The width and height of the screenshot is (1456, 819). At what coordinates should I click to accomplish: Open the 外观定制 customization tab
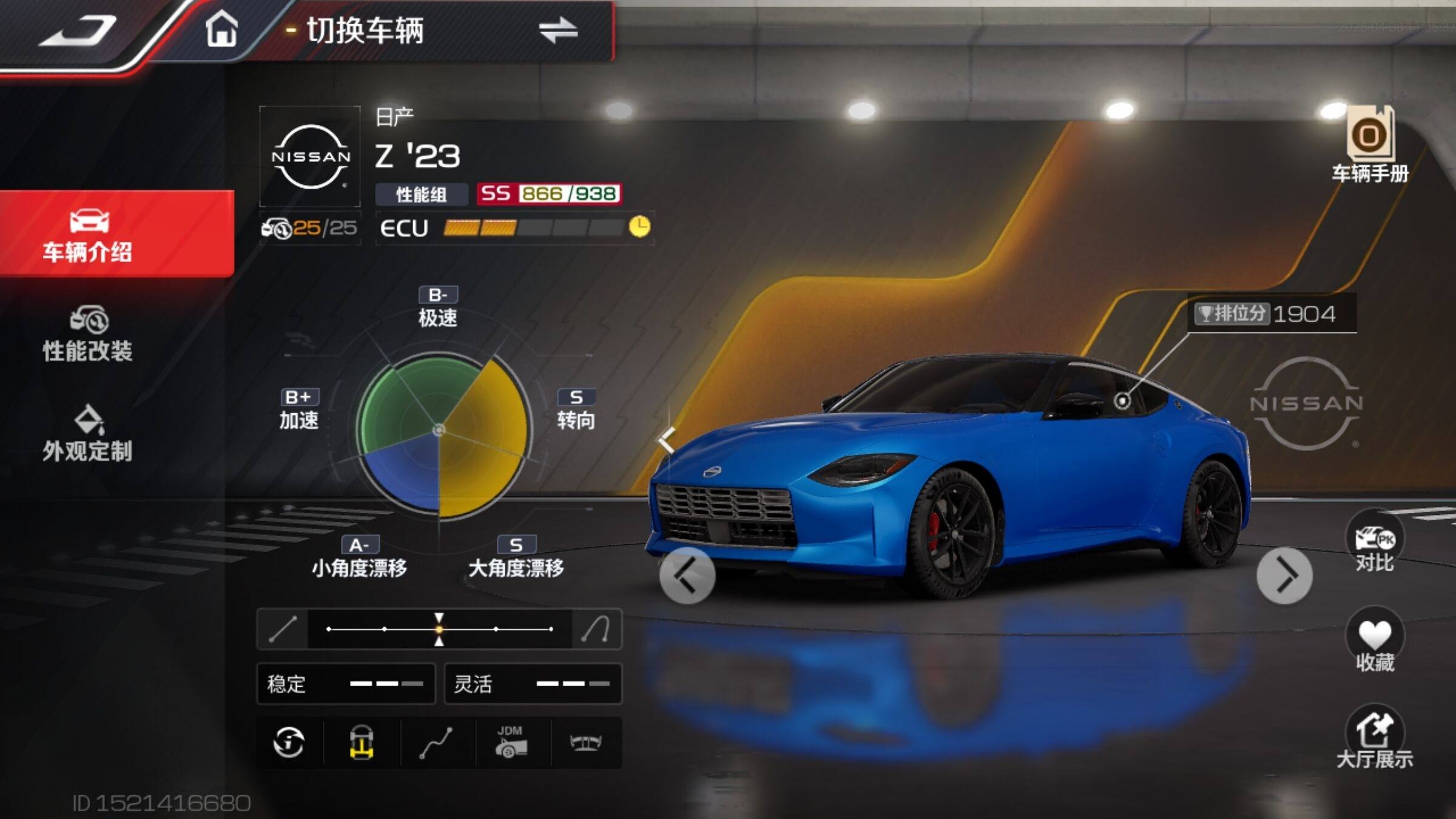click(89, 434)
